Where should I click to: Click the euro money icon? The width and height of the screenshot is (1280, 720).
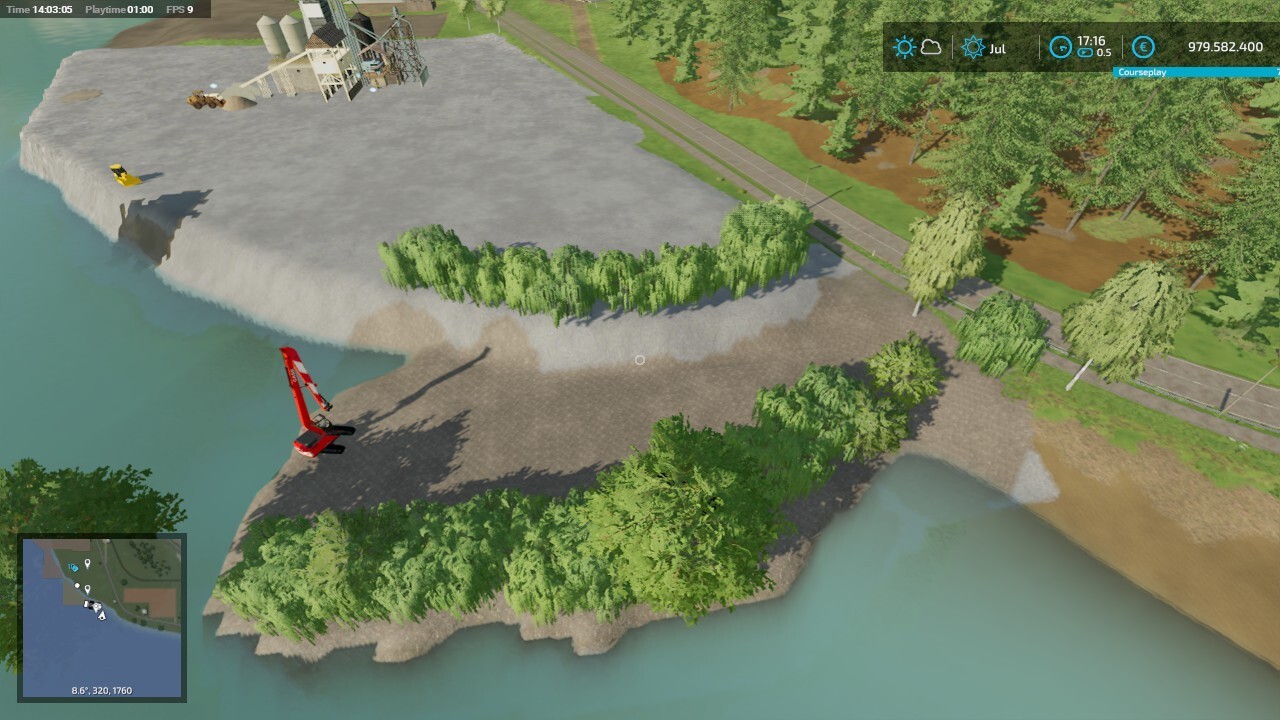click(1143, 47)
